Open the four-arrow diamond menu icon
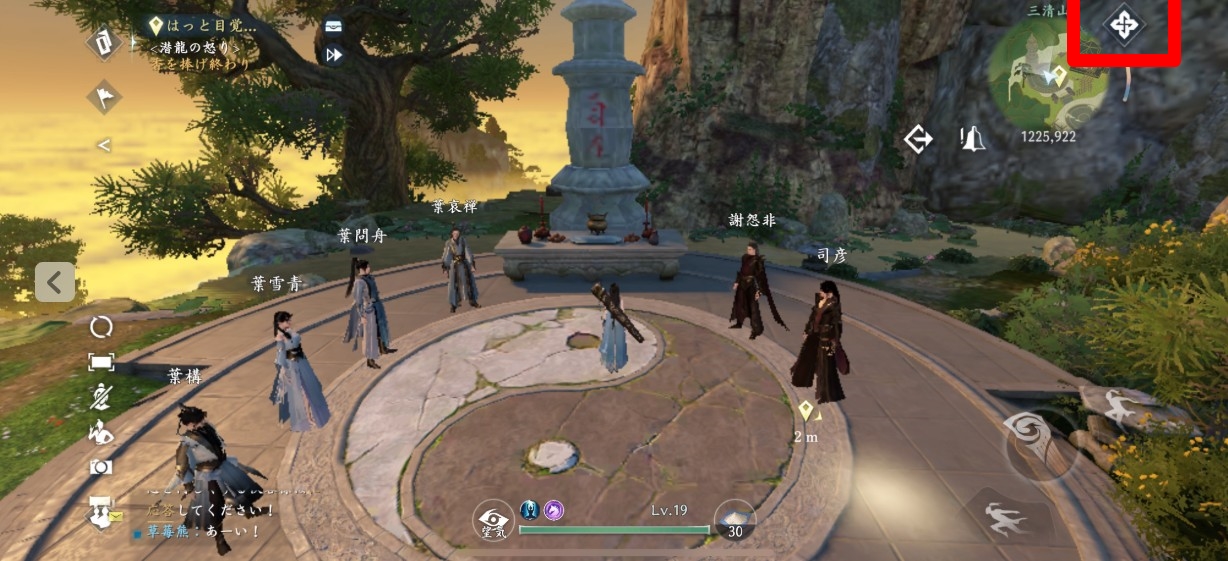Screen dimensions: 1228x561 click(x=1123, y=25)
